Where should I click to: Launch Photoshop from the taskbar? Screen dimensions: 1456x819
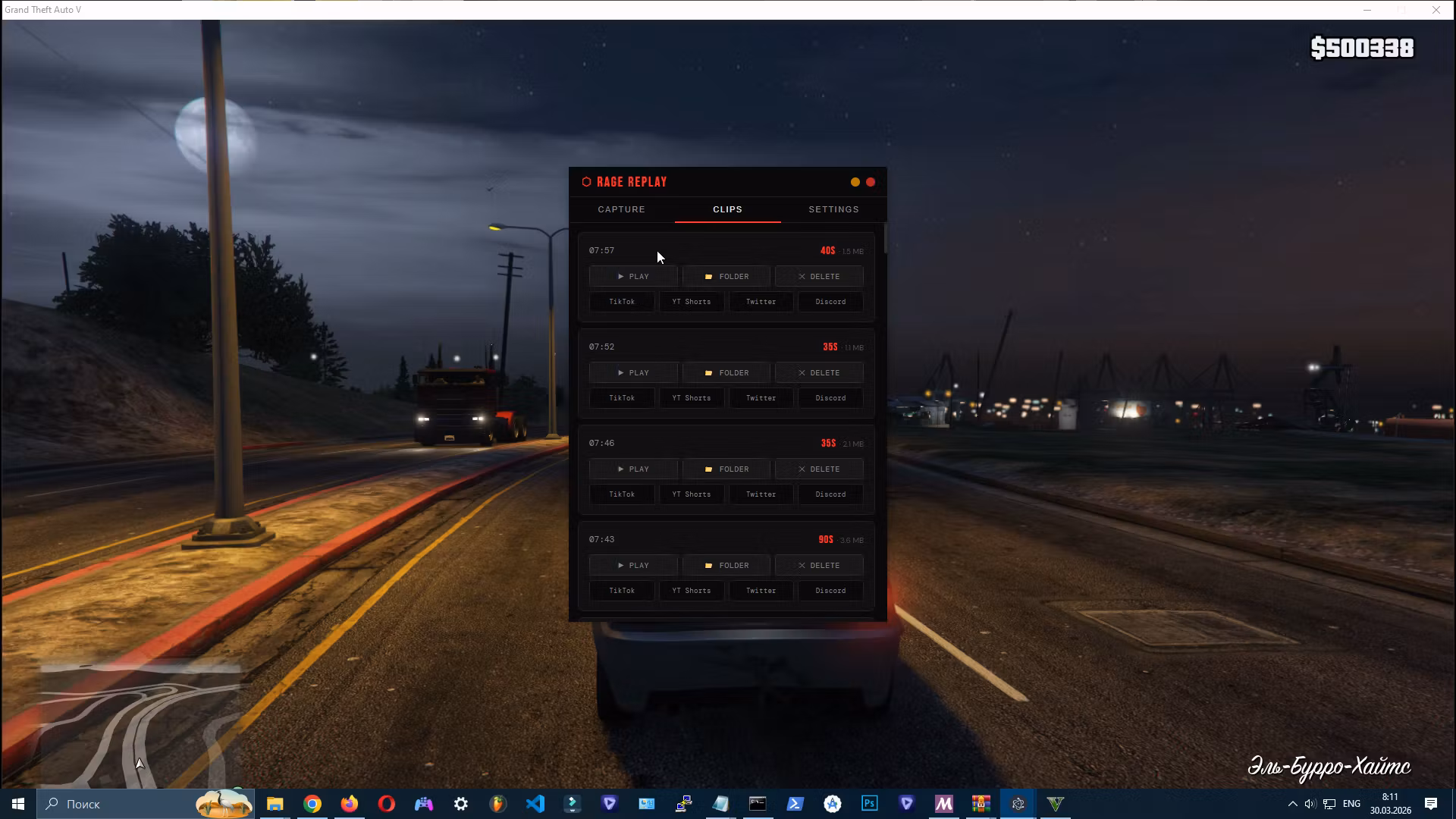(x=869, y=804)
